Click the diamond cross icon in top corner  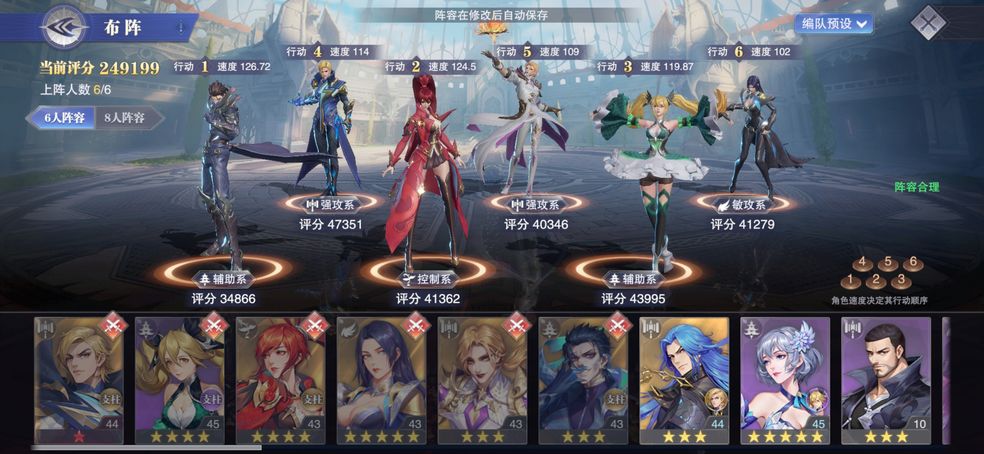coord(930,22)
